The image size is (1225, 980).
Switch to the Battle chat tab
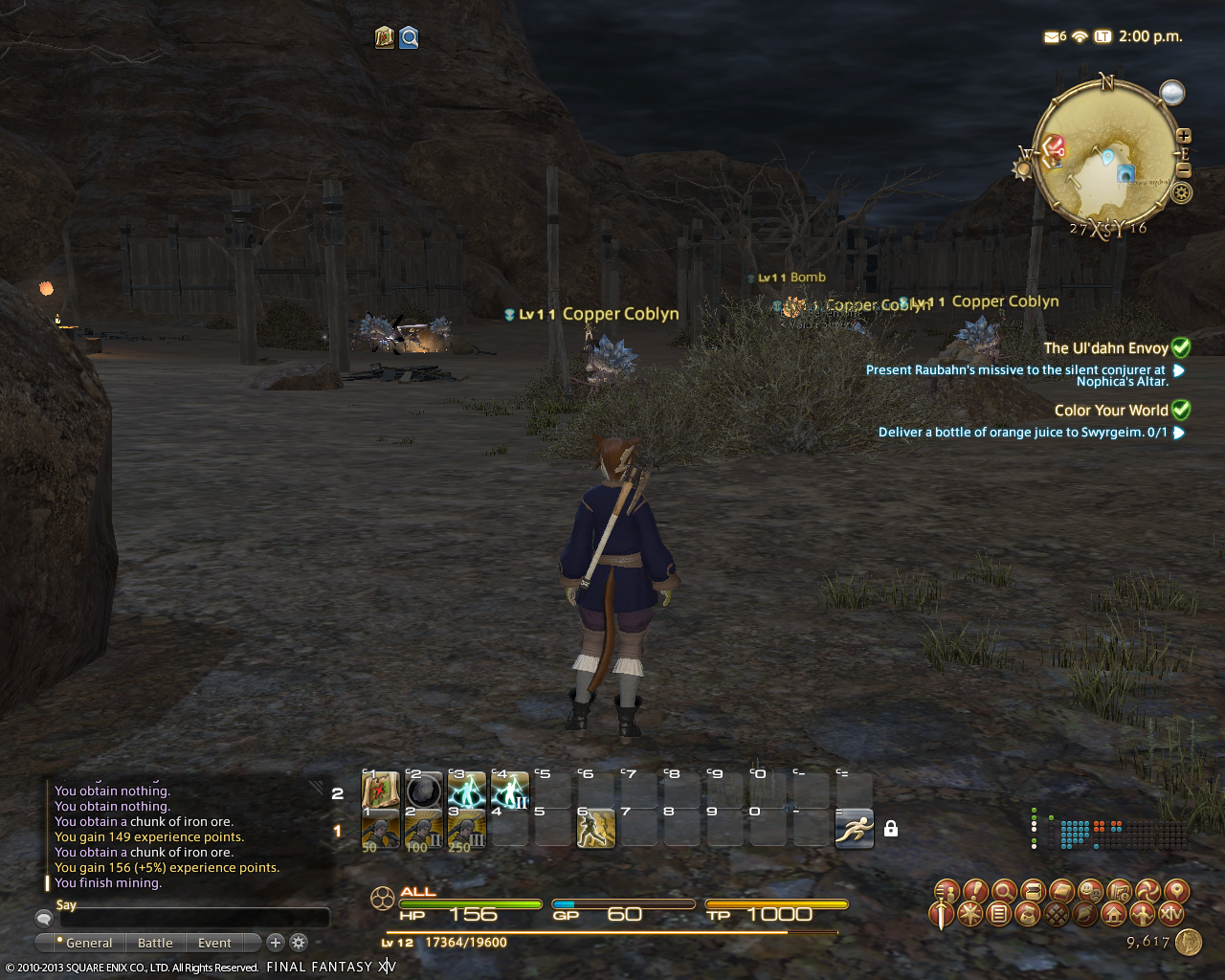click(x=155, y=943)
